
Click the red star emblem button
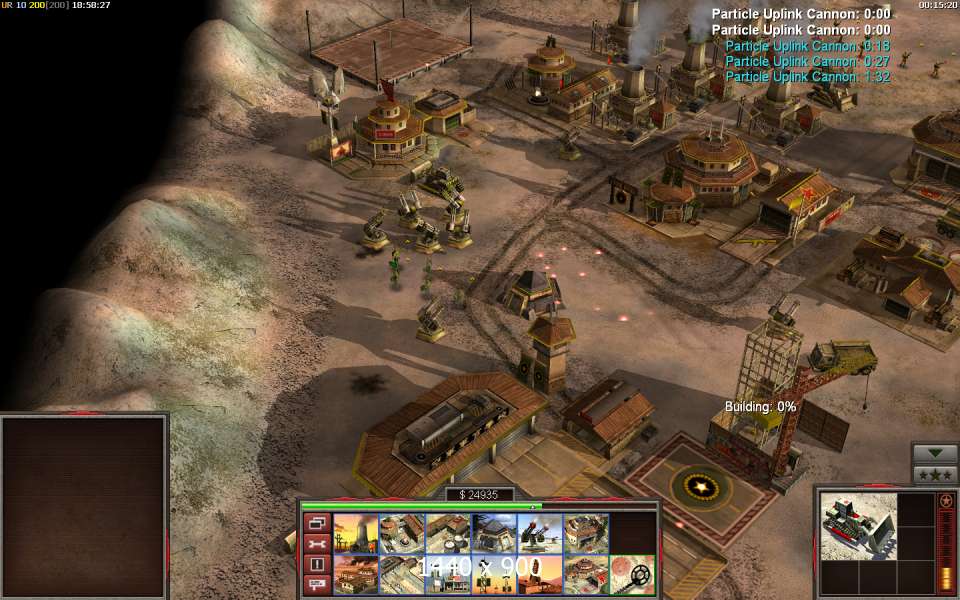pyautogui.click(x=946, y=500)
